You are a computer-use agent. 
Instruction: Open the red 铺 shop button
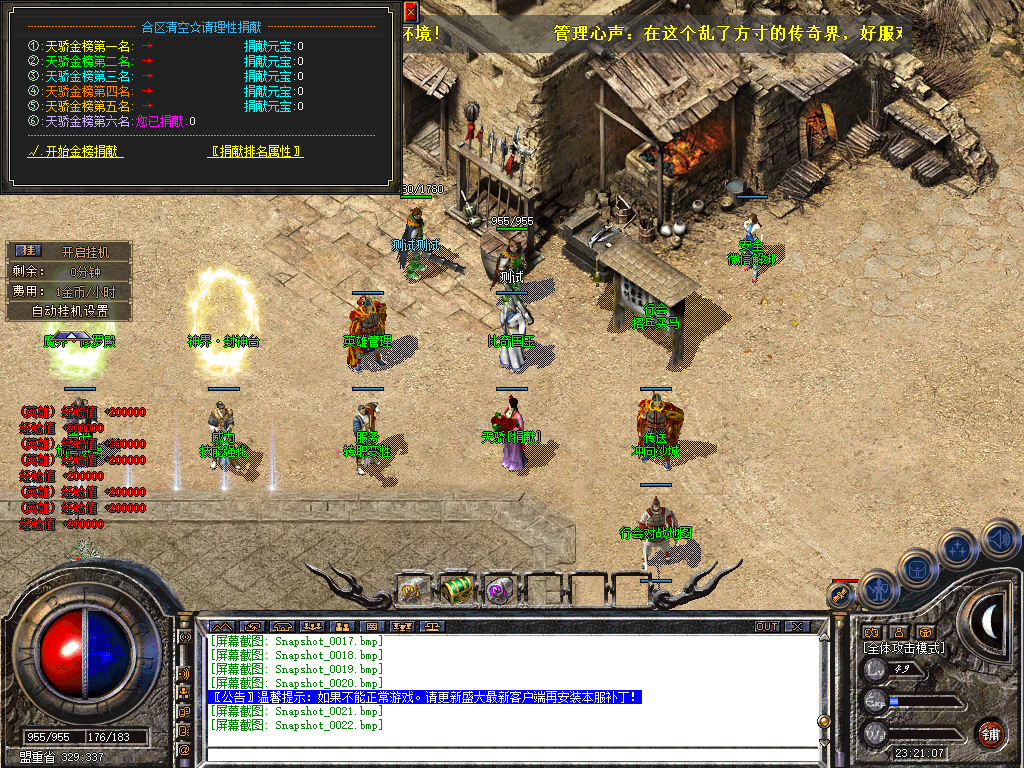coord(990,732)
